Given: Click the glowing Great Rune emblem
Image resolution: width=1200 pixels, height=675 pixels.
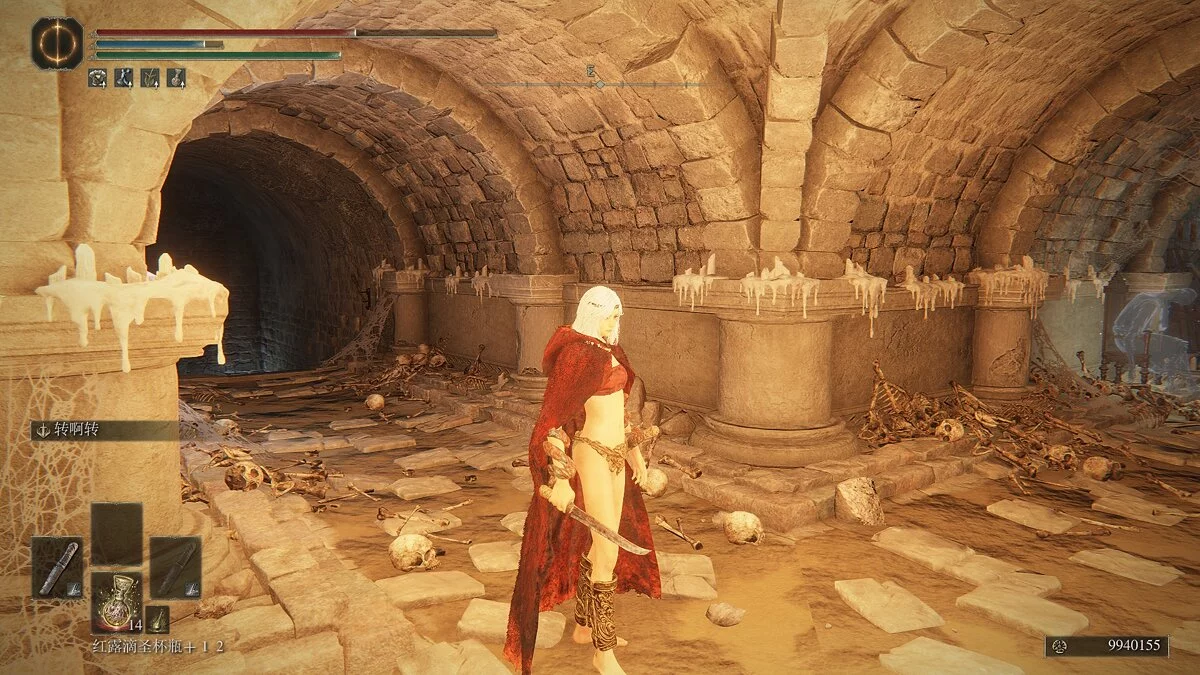Looking at the screenshot, I should 57,43.
